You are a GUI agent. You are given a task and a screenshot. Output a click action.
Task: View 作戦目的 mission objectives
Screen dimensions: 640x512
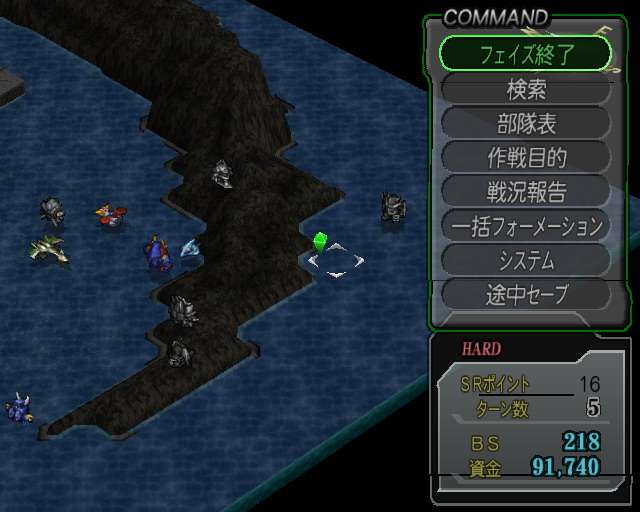(x=525, y=157)
